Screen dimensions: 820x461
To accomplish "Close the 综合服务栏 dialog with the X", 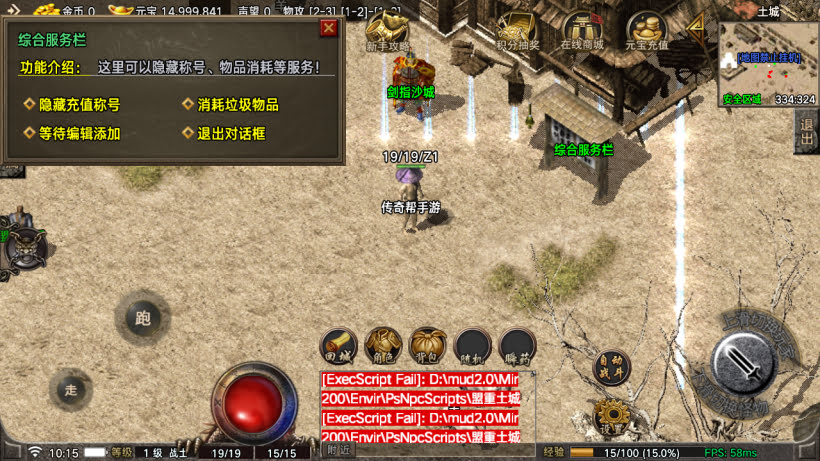I will pos(328,28).
